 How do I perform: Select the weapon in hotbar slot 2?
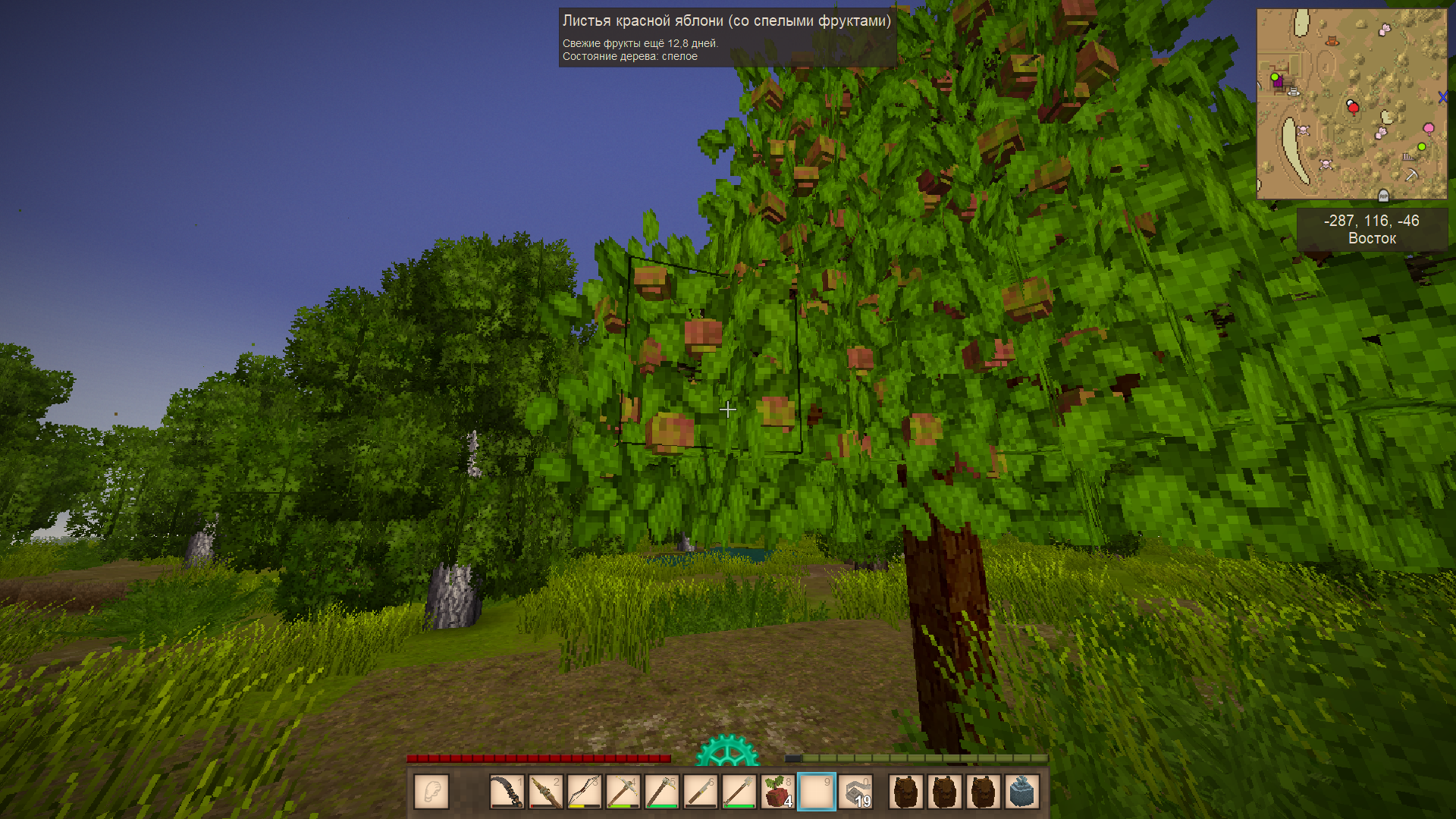pos(546,792)
